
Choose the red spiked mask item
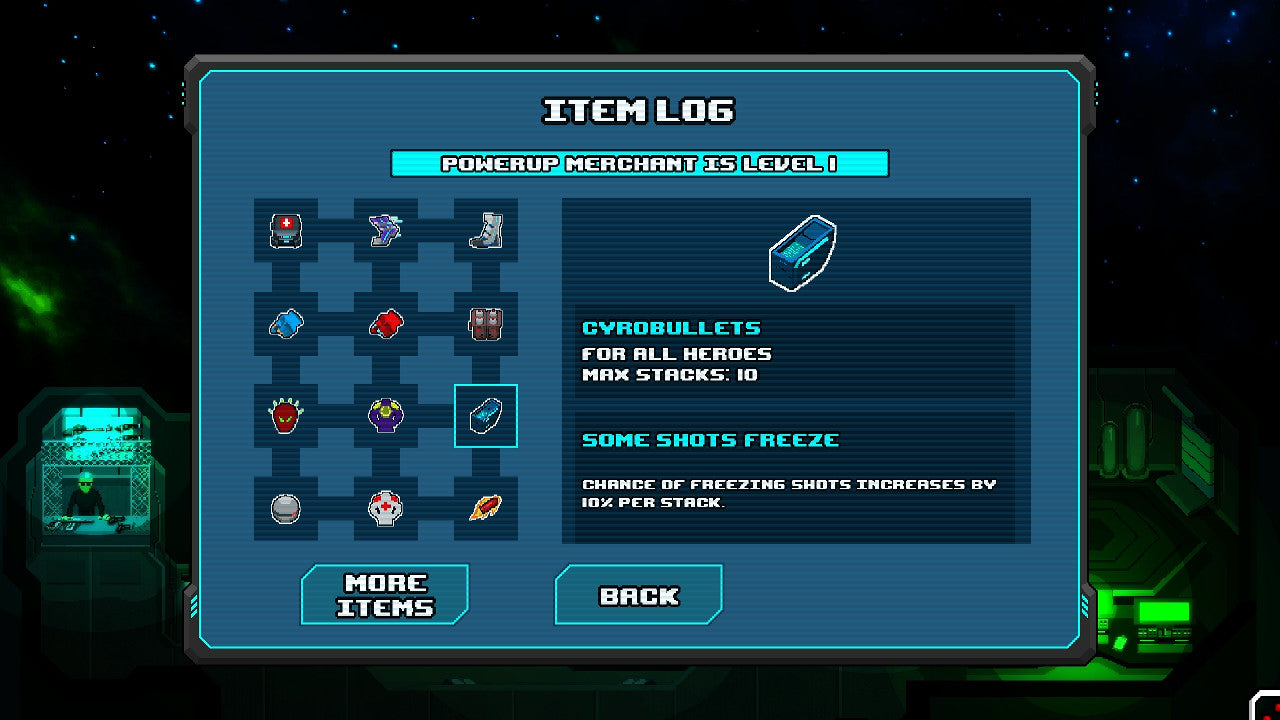coord(286,416)
